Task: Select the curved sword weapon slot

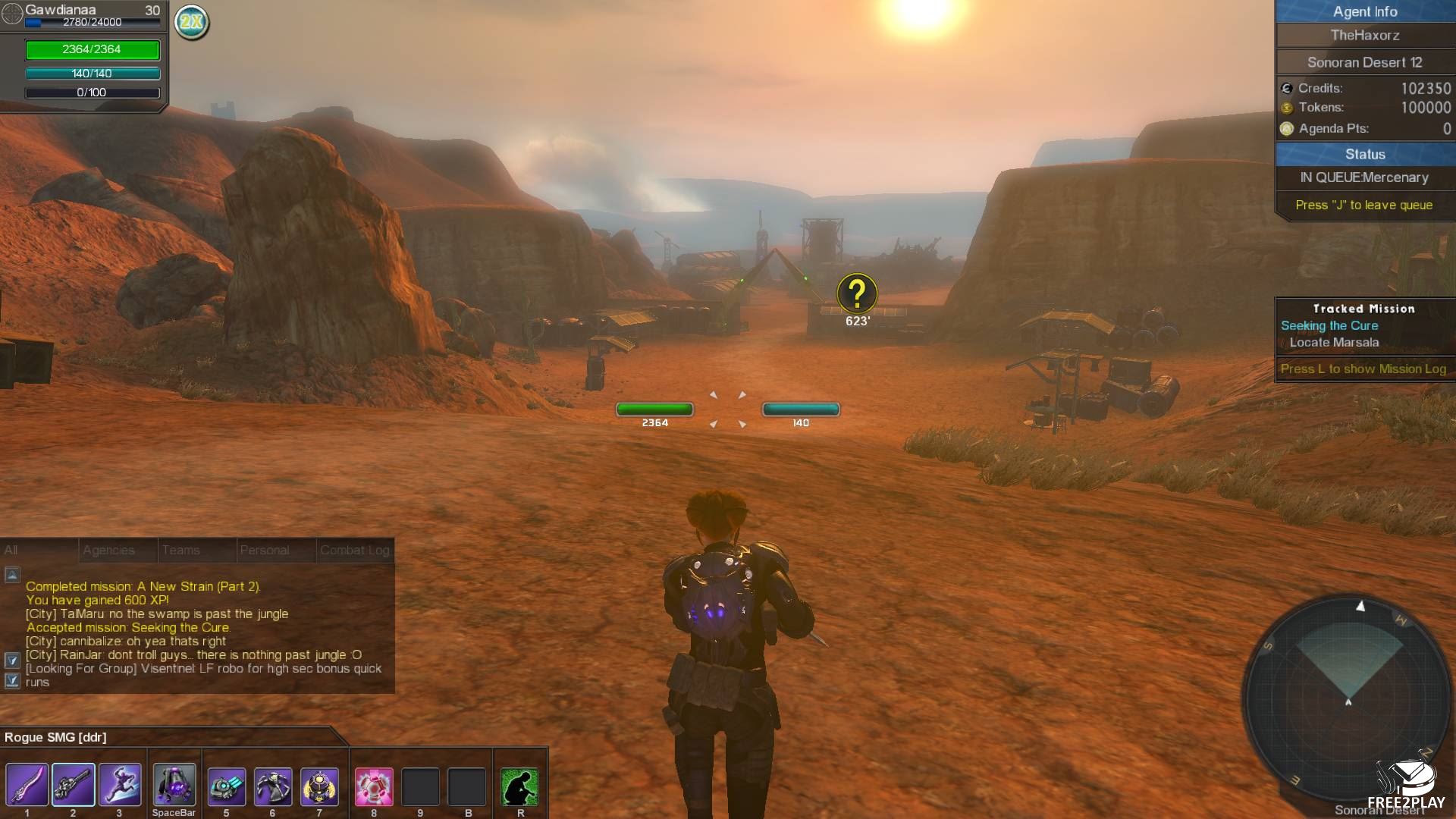Action: coord(27,785)
